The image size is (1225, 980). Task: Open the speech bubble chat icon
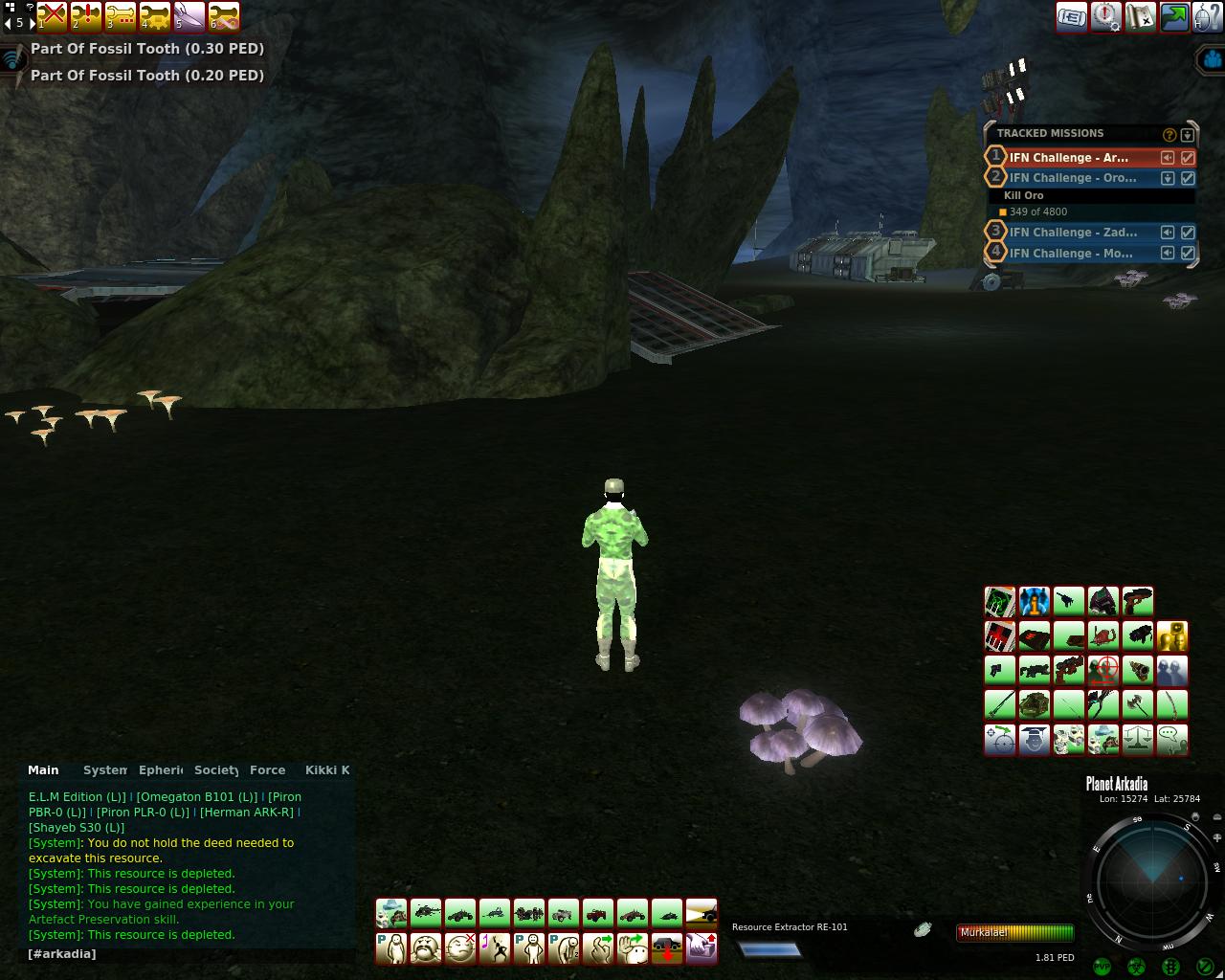[x=1172, y=739]
